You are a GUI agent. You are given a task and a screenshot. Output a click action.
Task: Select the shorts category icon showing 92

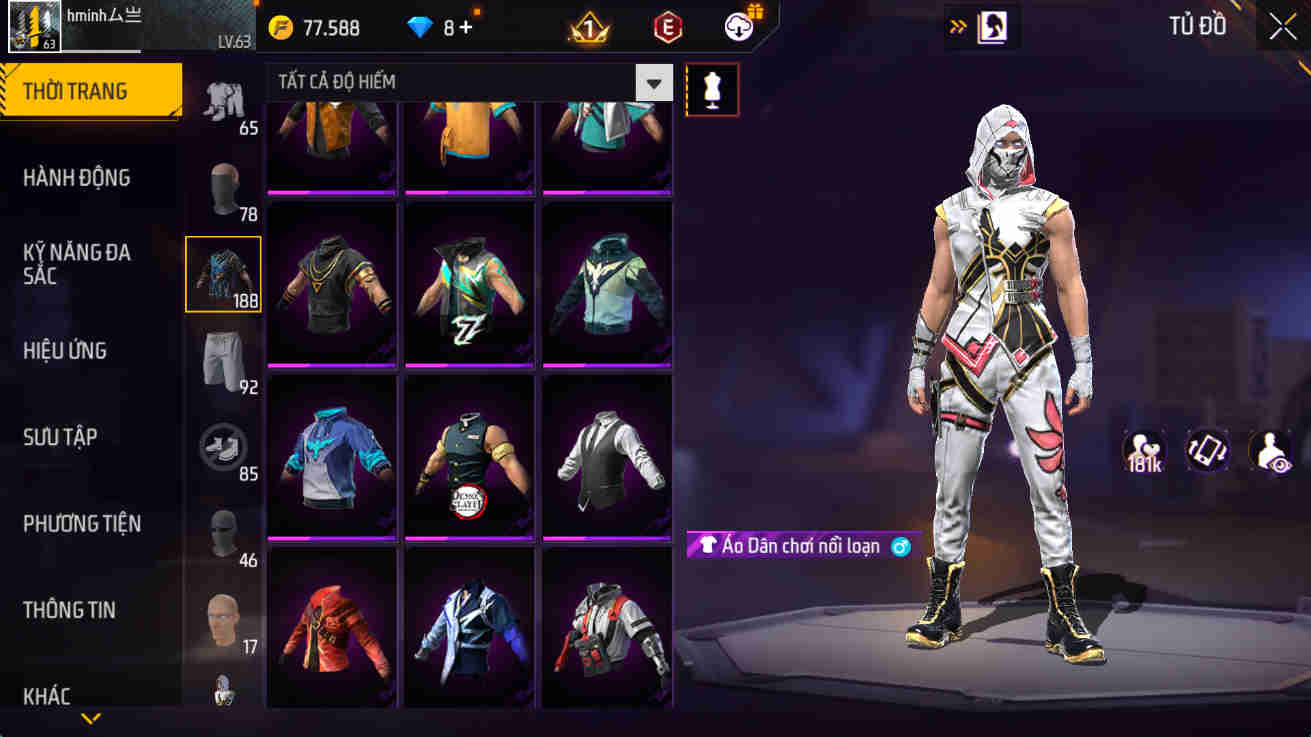[x=223, y=358]
